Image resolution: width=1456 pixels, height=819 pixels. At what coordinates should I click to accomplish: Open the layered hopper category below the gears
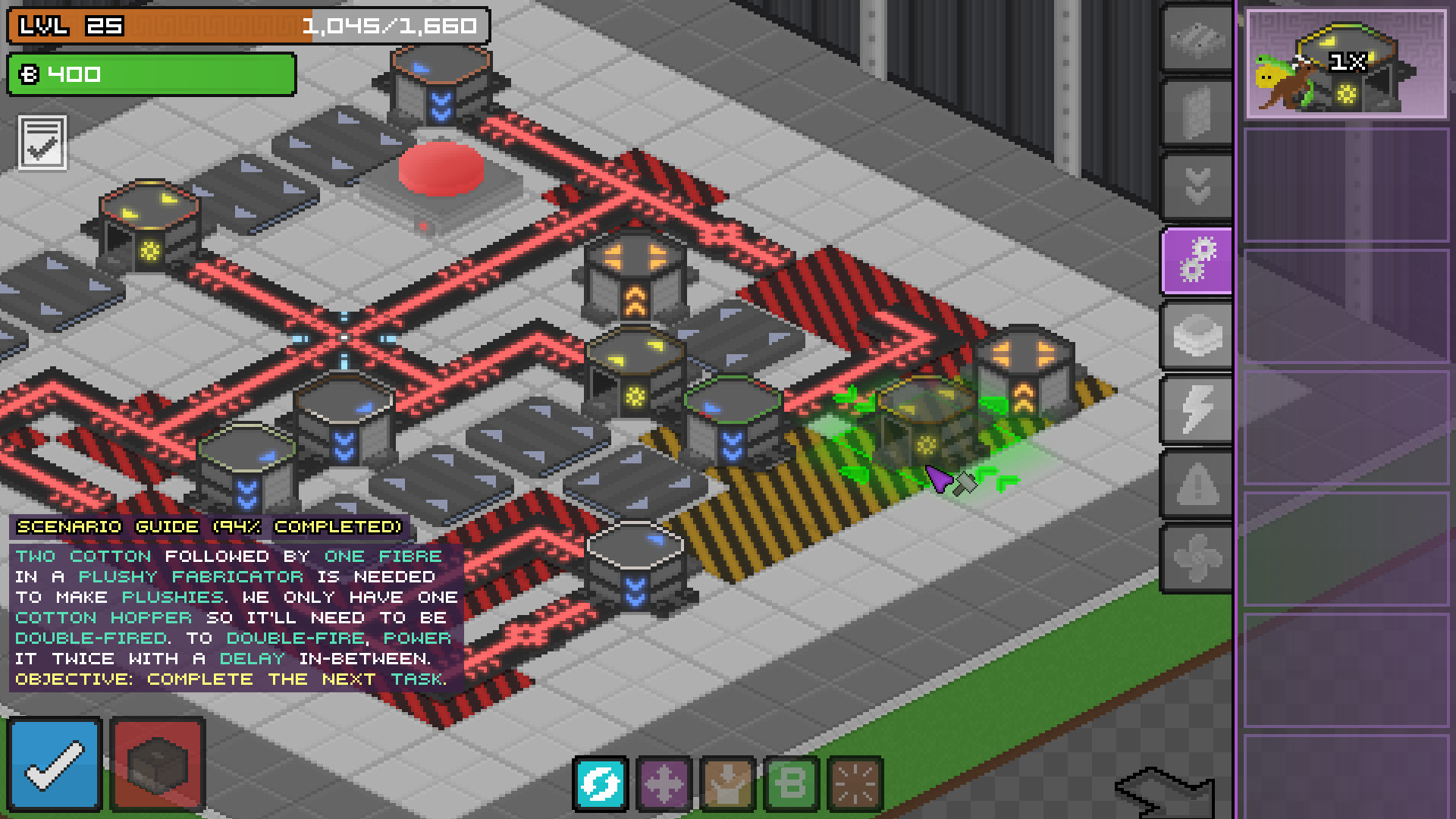1197,336
